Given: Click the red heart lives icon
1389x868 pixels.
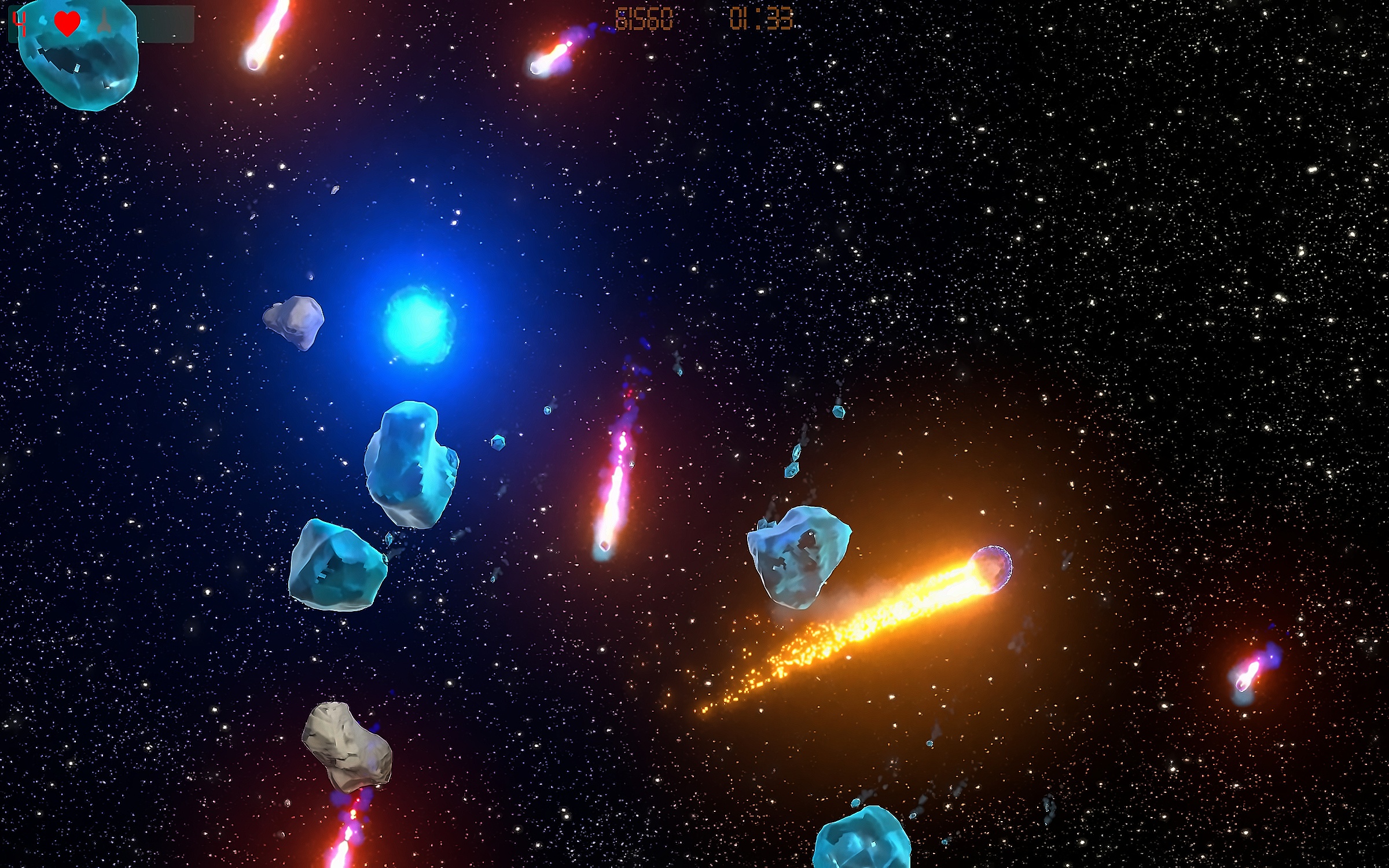Looking at the screenshot, I should [x=67, y=24].
